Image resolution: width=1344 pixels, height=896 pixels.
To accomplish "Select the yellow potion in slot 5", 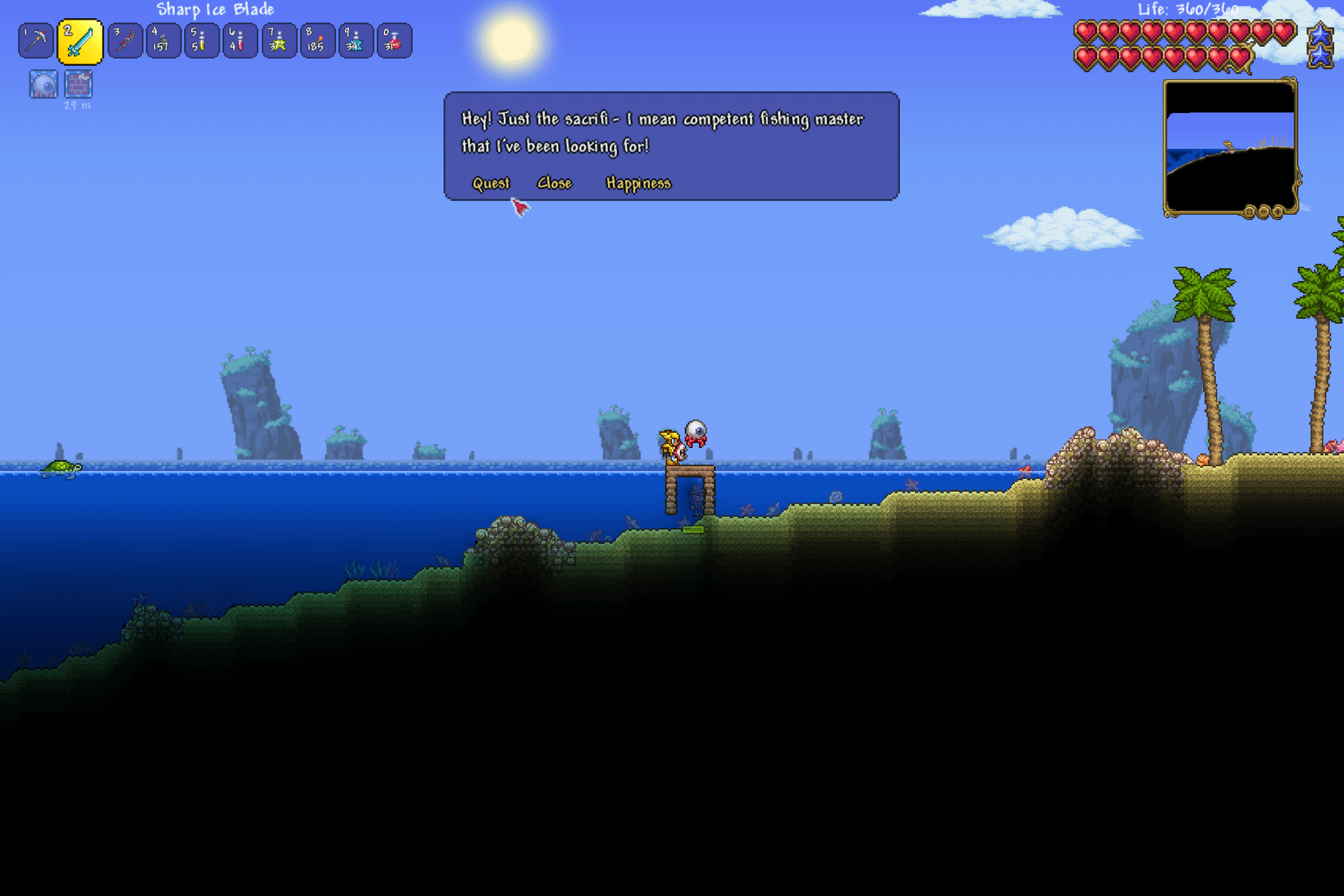I will [202, 41].
